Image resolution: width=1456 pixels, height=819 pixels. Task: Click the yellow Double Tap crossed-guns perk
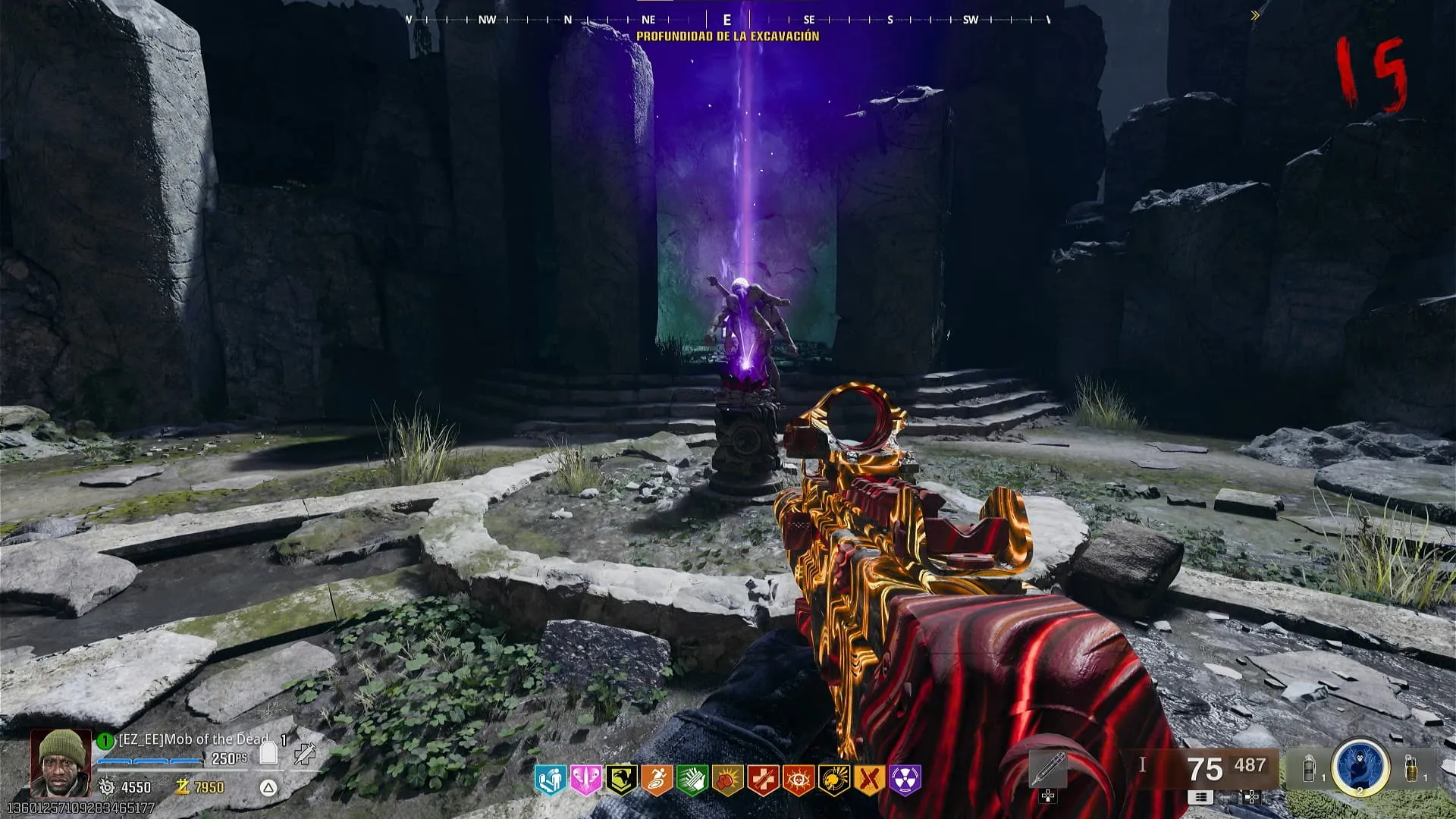(869, 780)
